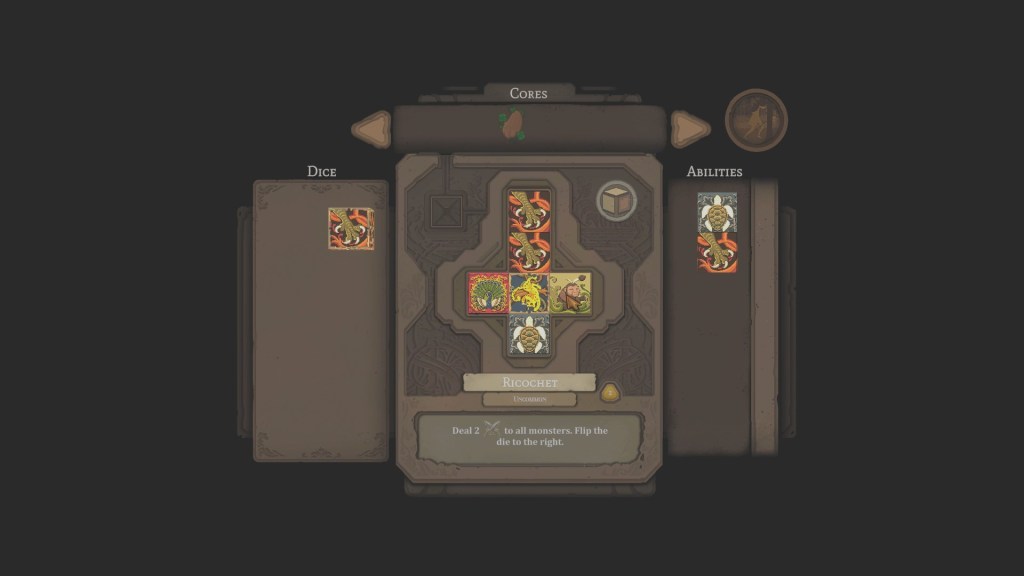This screenshot has height=576, width=1024.
Task: Pick the claw die in the Dice panel
Action: click(351, 228)
